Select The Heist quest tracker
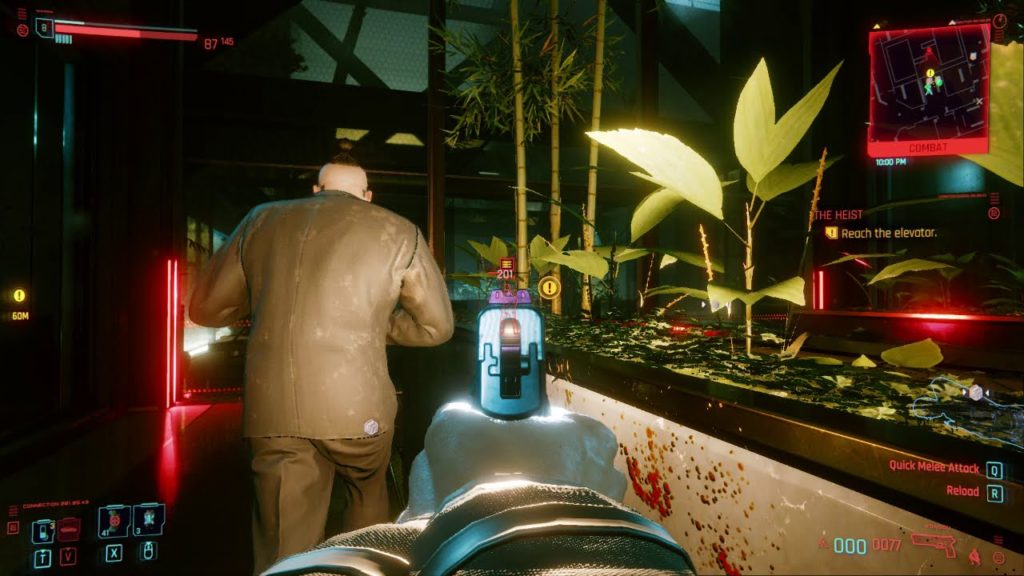This screenshot has height=576, width=1024. point(838,214)
